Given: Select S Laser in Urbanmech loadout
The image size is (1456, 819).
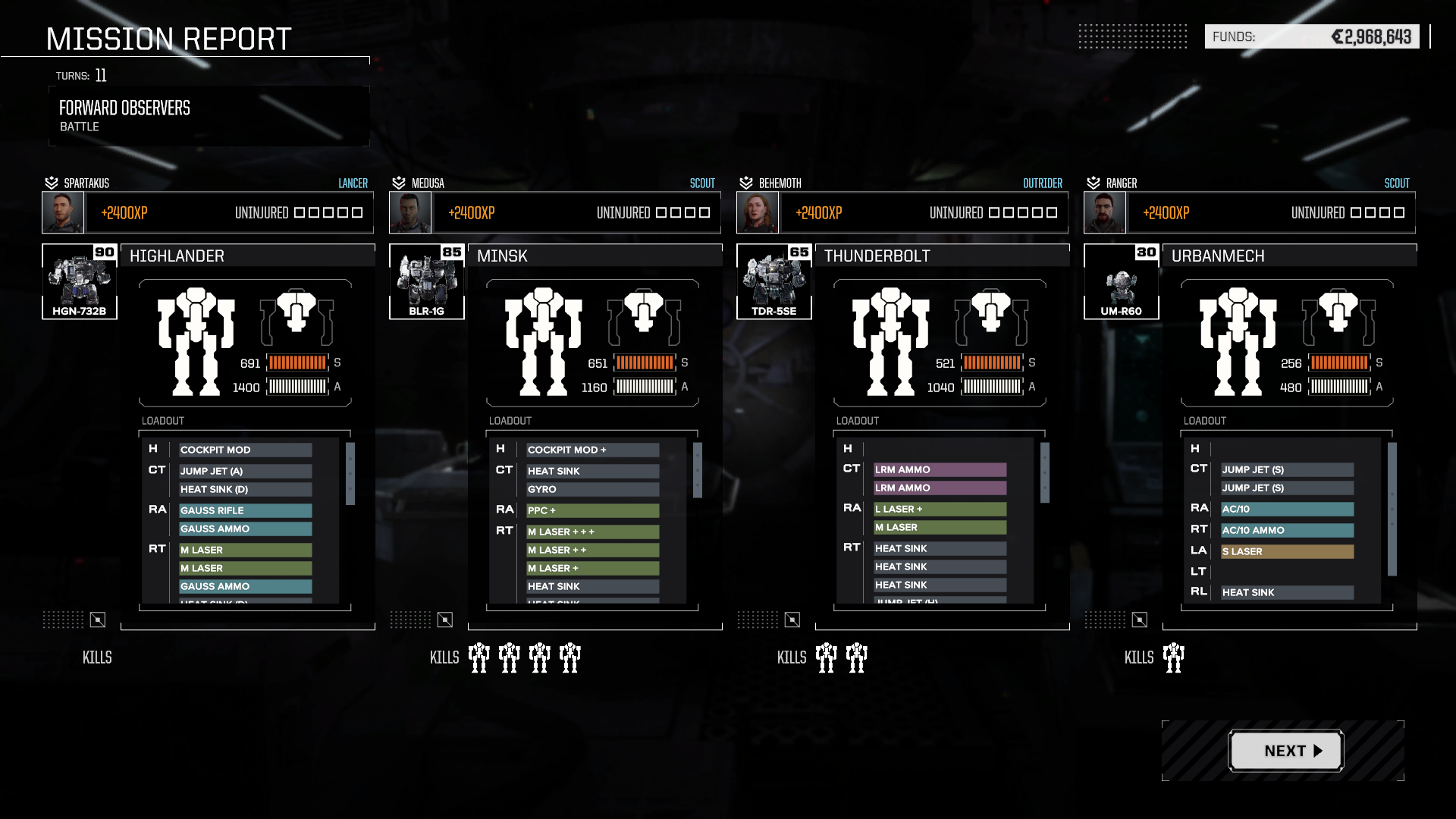Looking at the screenshot, I should pyautogui.click(x=1287, y=551).
